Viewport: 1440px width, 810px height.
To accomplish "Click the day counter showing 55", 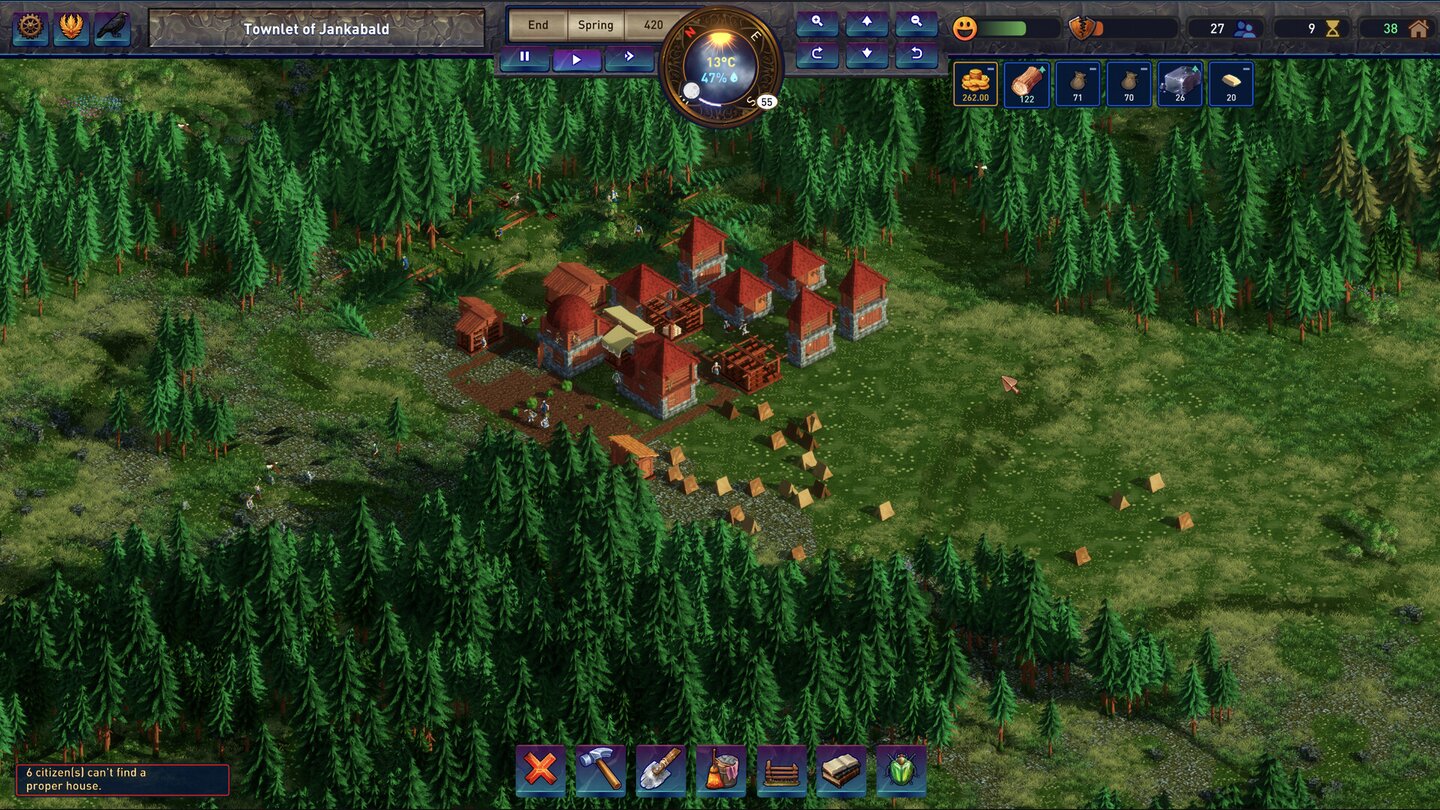I will click(x=765, y=100).
